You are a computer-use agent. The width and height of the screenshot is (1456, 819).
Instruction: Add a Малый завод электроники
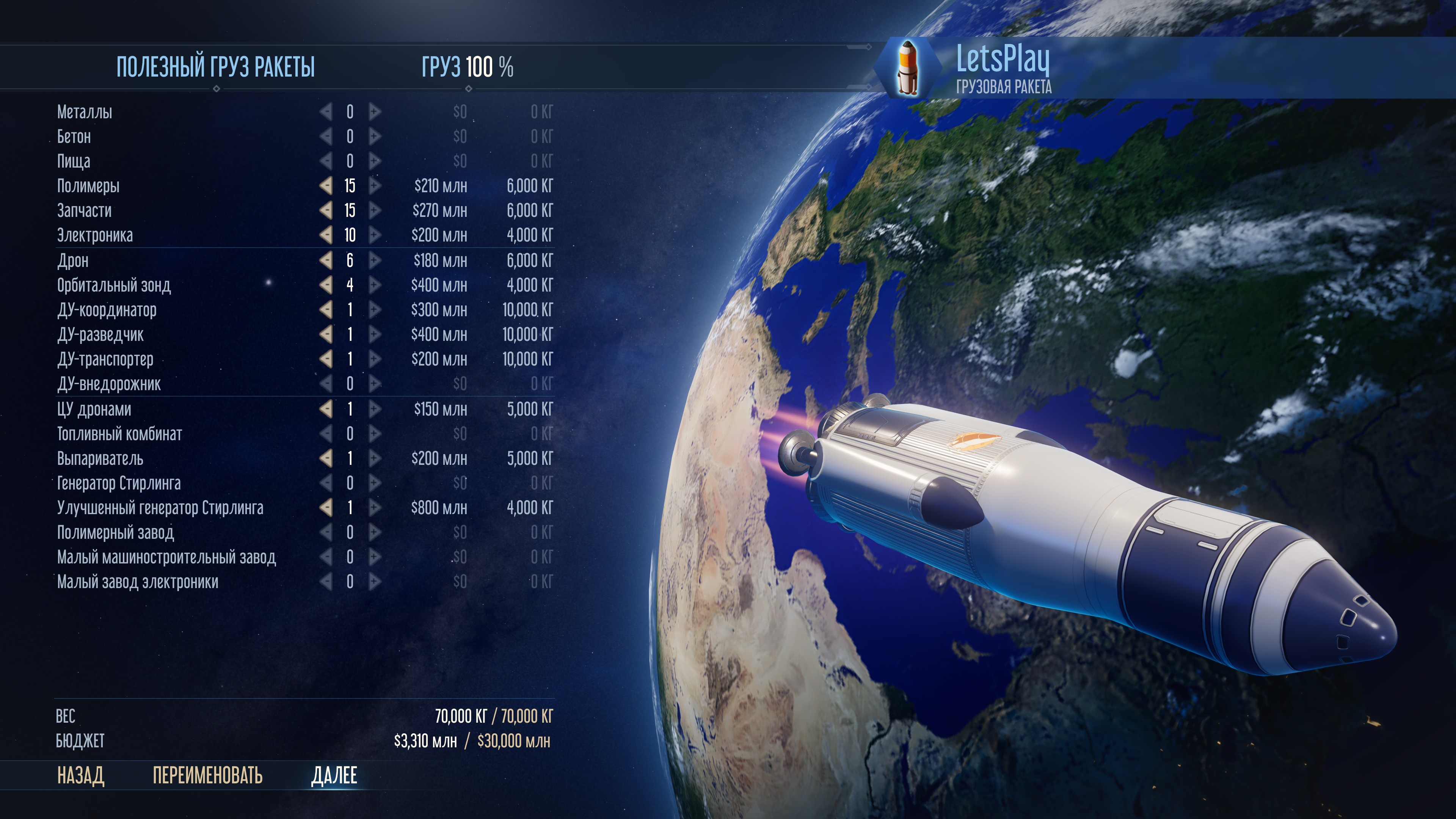374,582
